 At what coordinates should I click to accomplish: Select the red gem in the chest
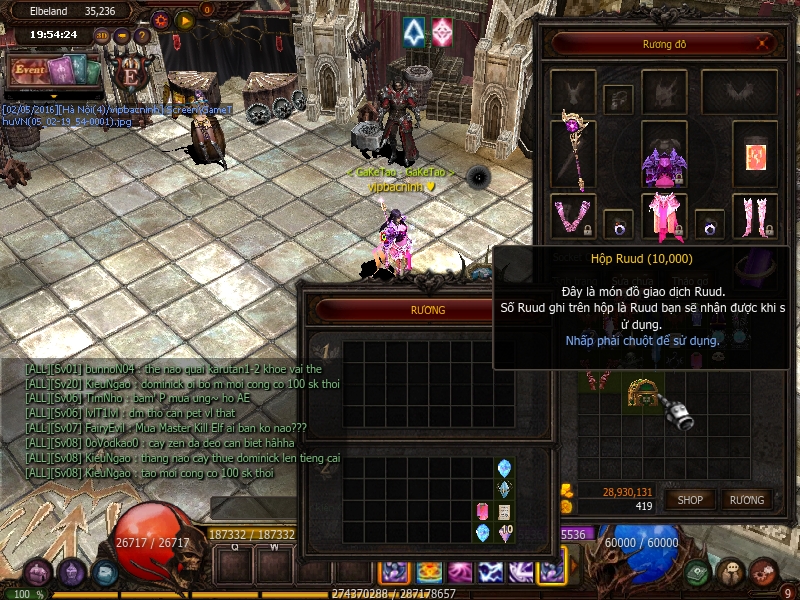point(482,511)
